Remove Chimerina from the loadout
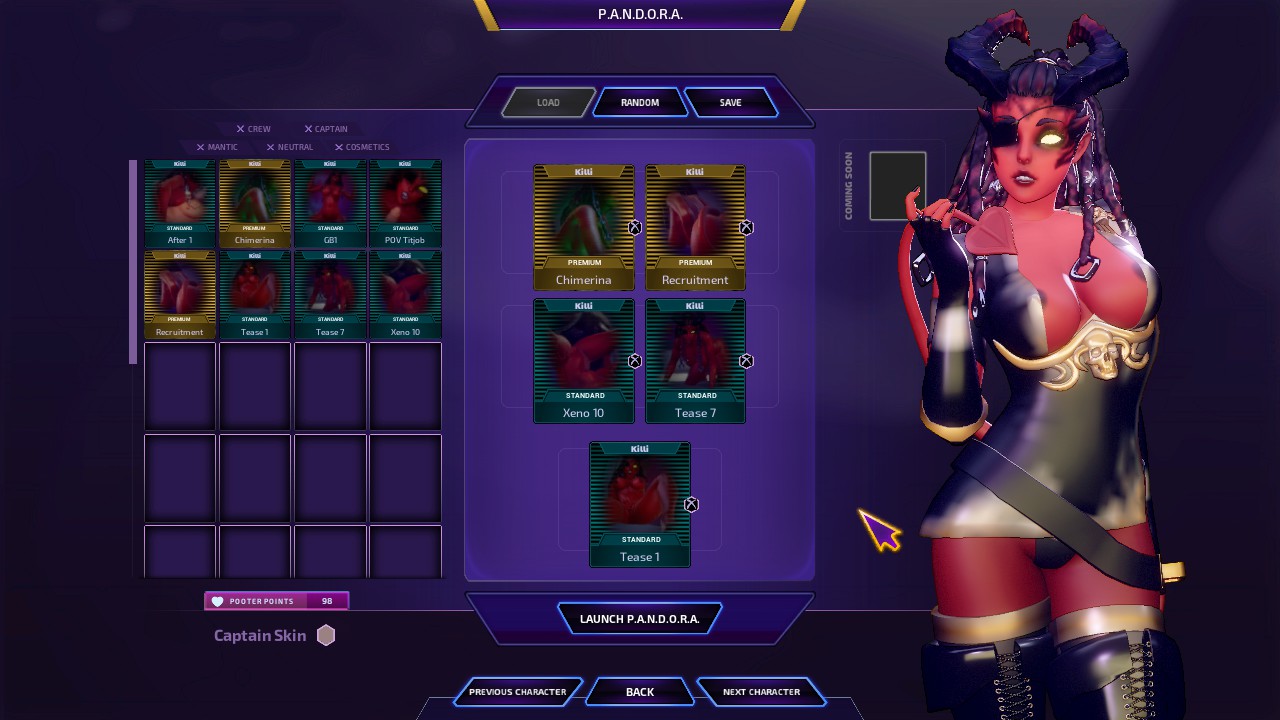 click(635, 228)
